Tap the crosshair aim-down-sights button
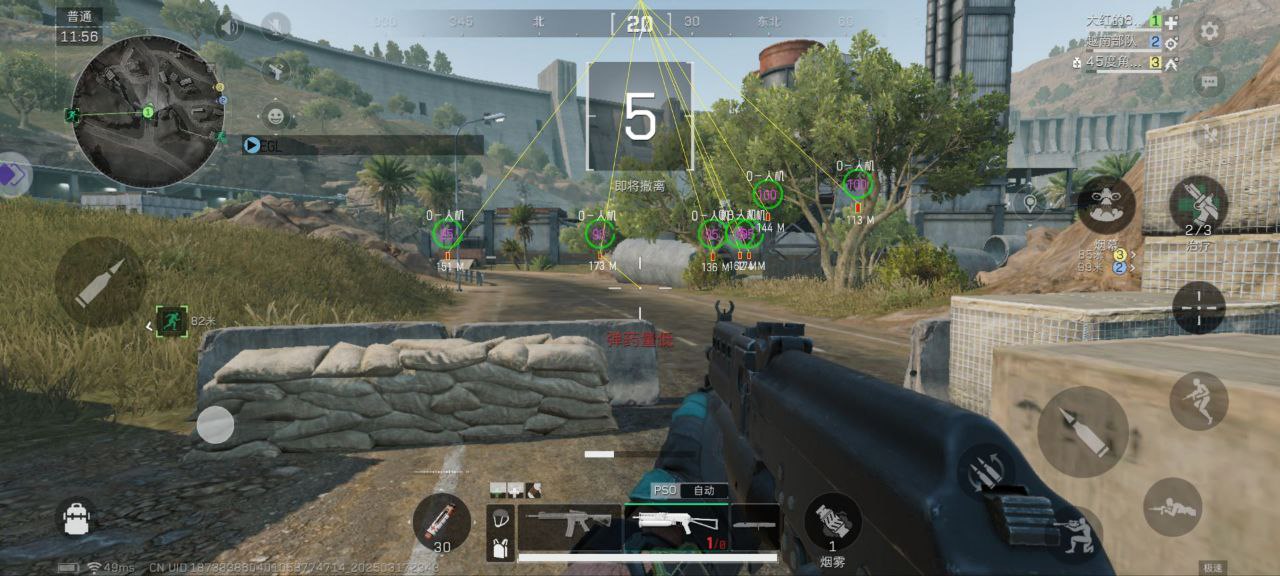1280x576 pixels. 1198,307
